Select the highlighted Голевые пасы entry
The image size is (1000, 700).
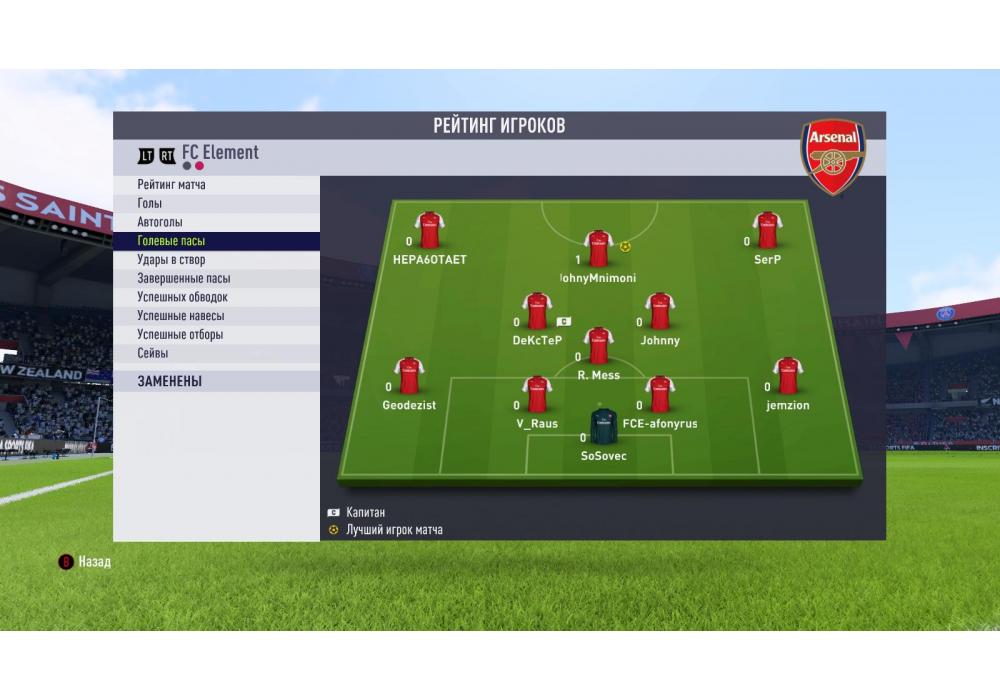pyautogui.click(x=171, y=241)
